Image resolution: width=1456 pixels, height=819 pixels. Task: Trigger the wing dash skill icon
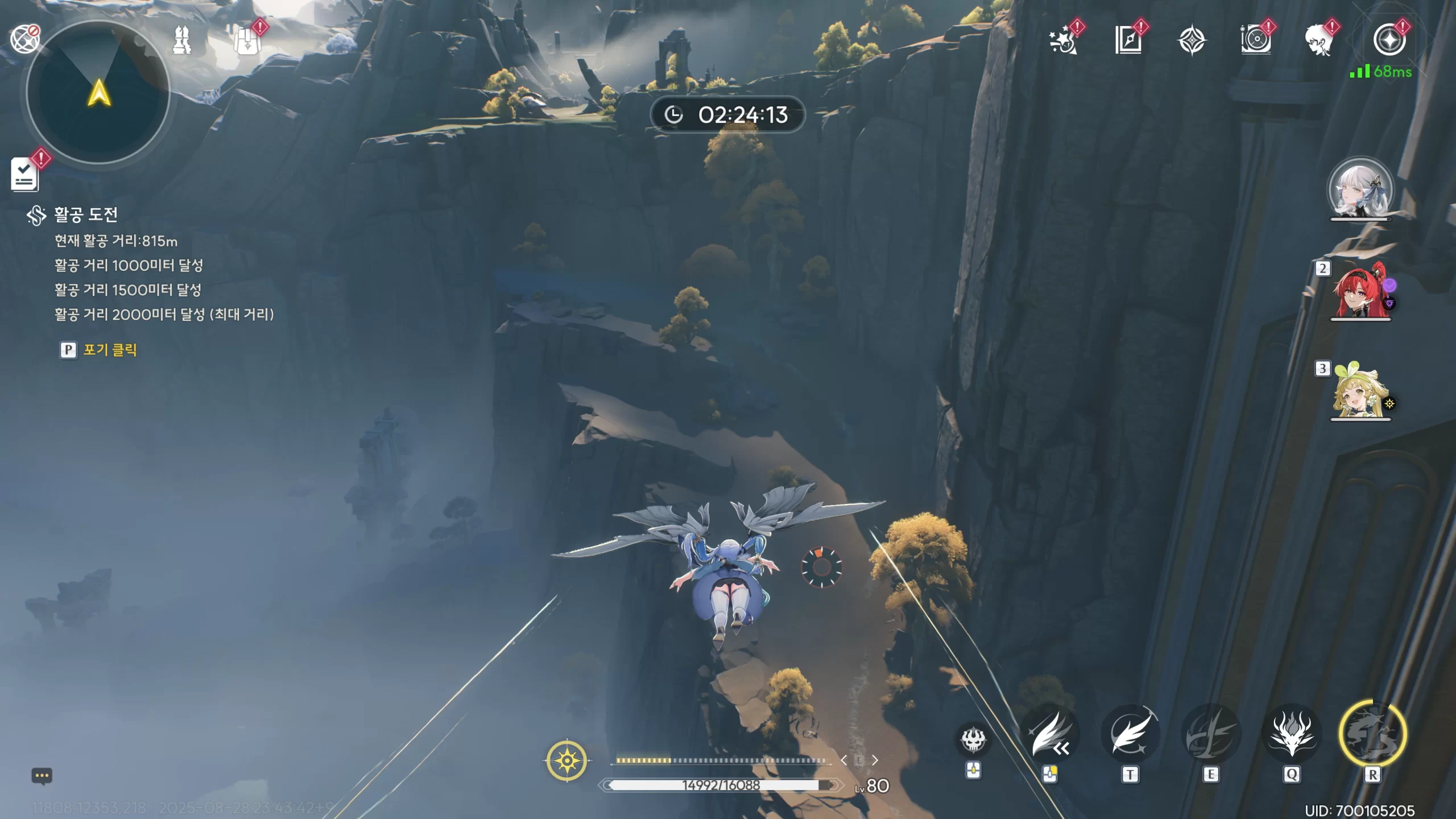pos(1049,735)
